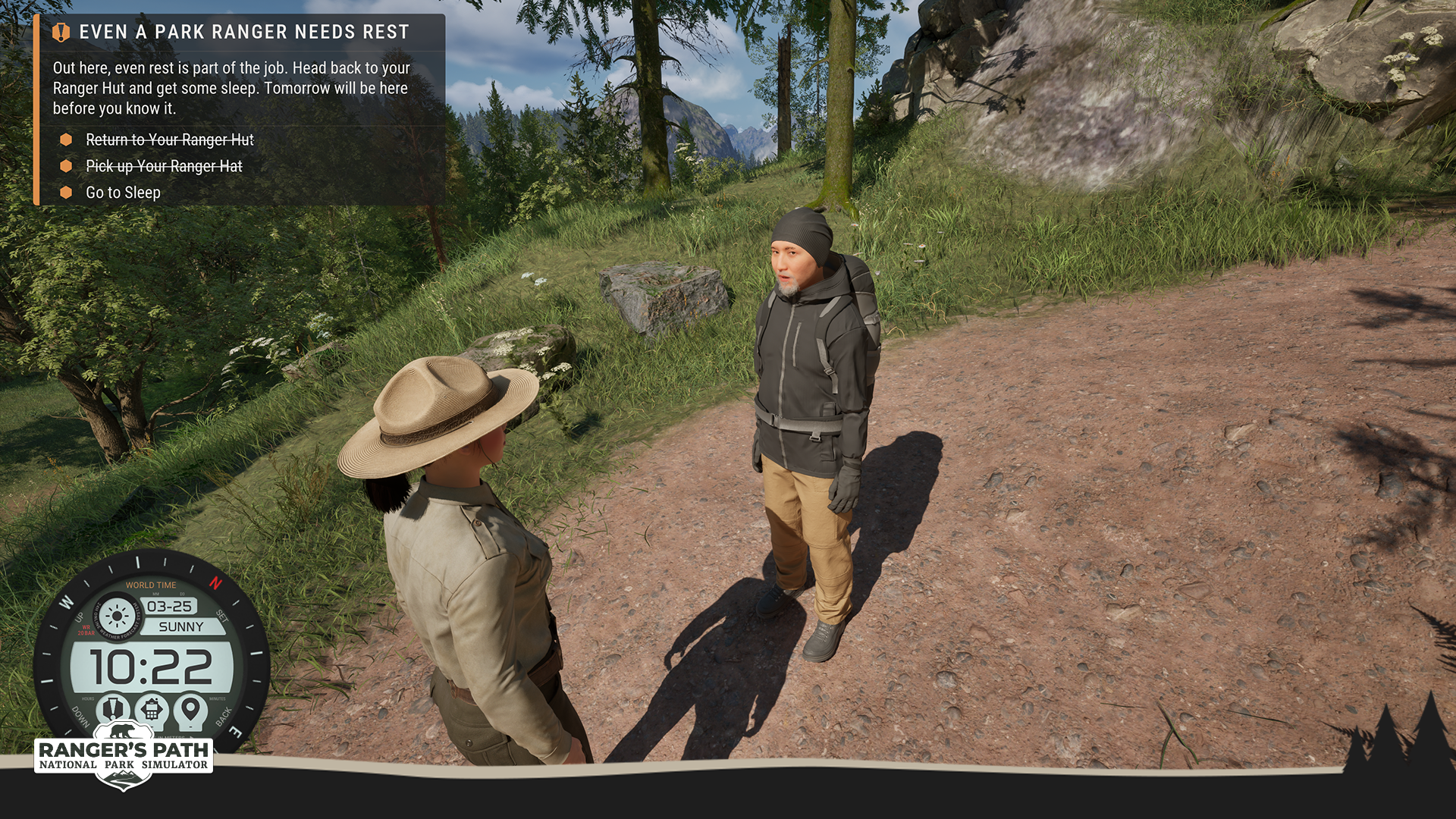Open the 03-25 date display

click(169, 606)
